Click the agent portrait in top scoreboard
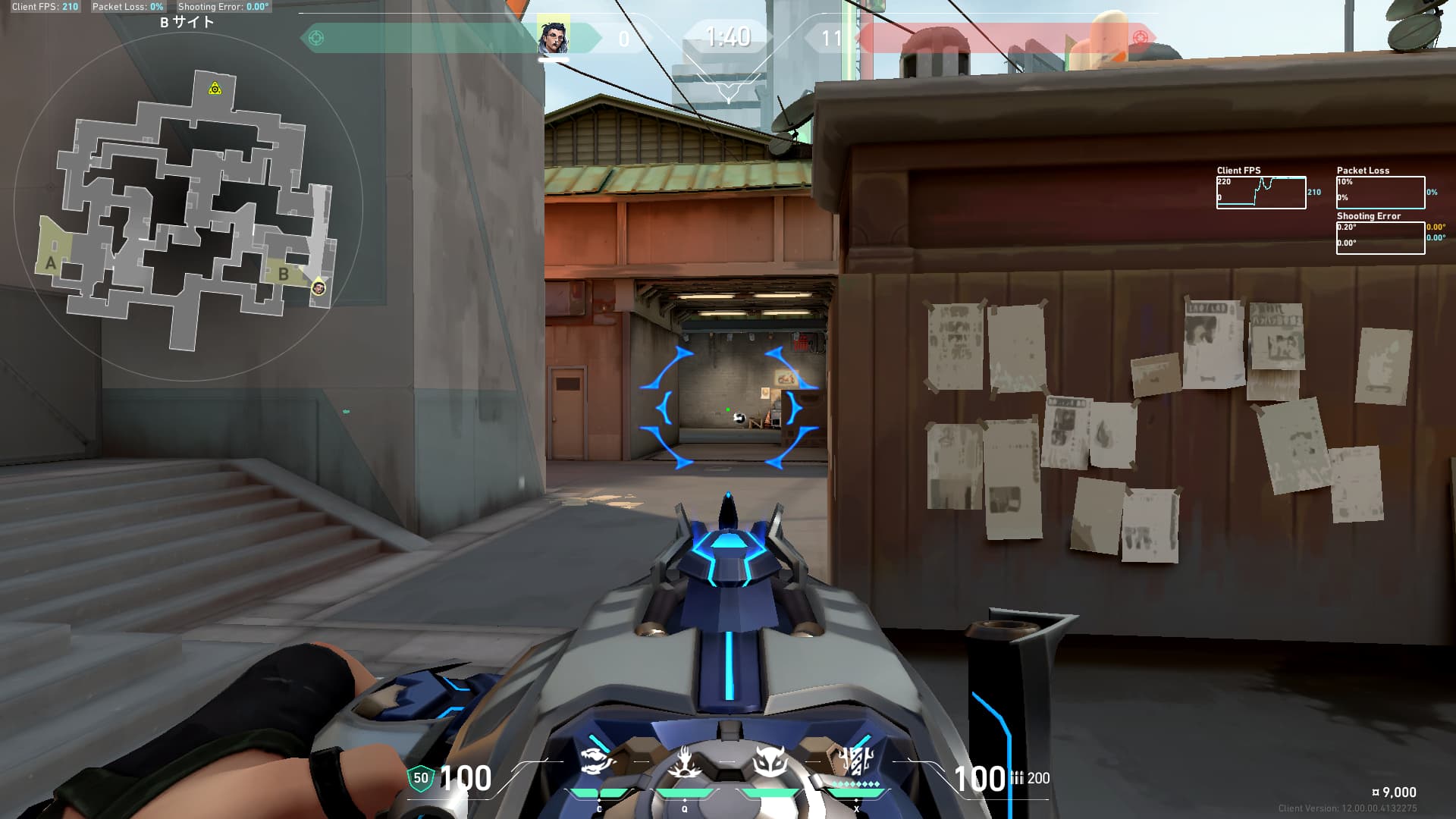 pyautogui.click(x=554, y=37)
